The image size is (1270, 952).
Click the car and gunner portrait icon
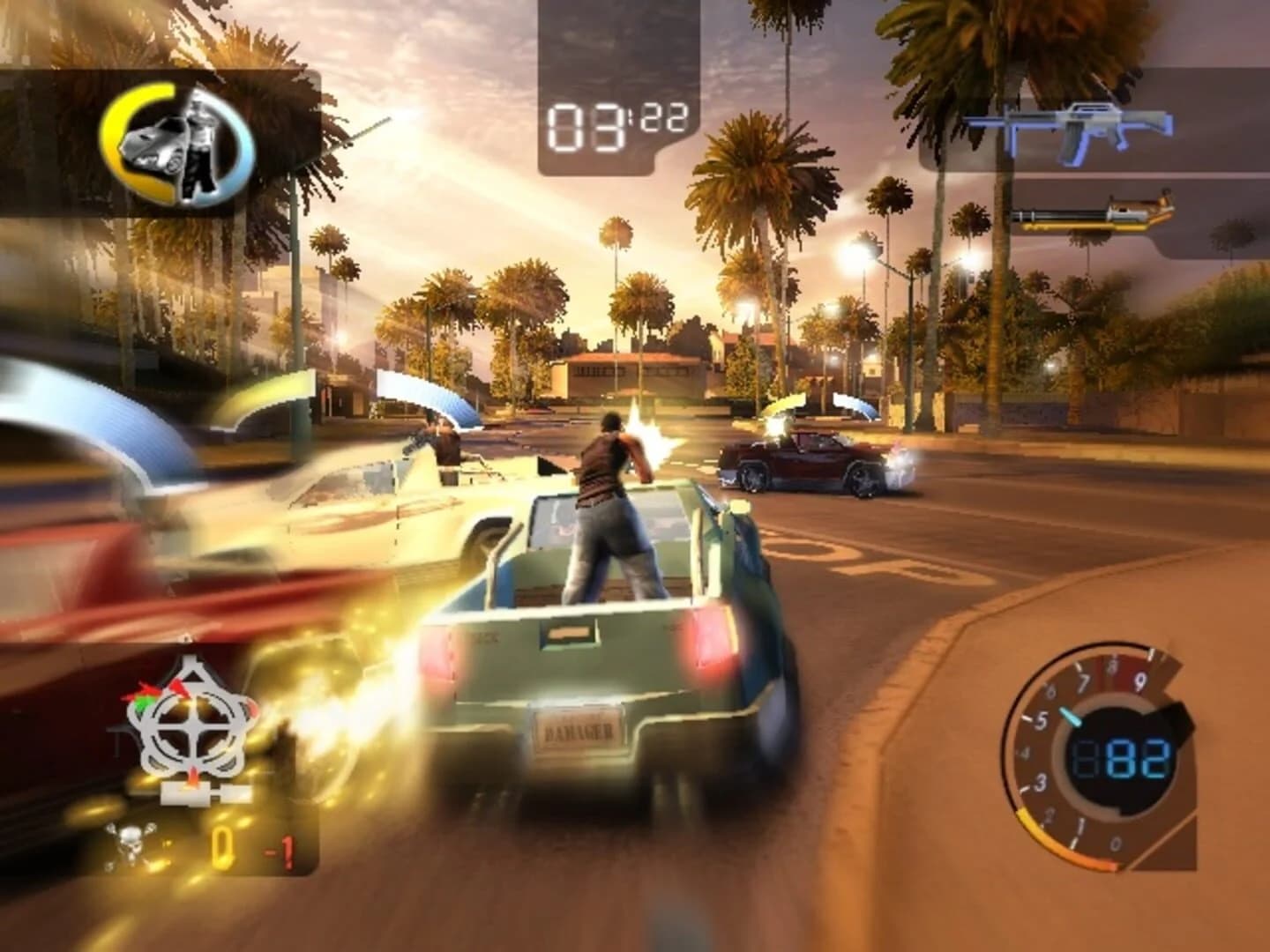click(x=176, y=145)
